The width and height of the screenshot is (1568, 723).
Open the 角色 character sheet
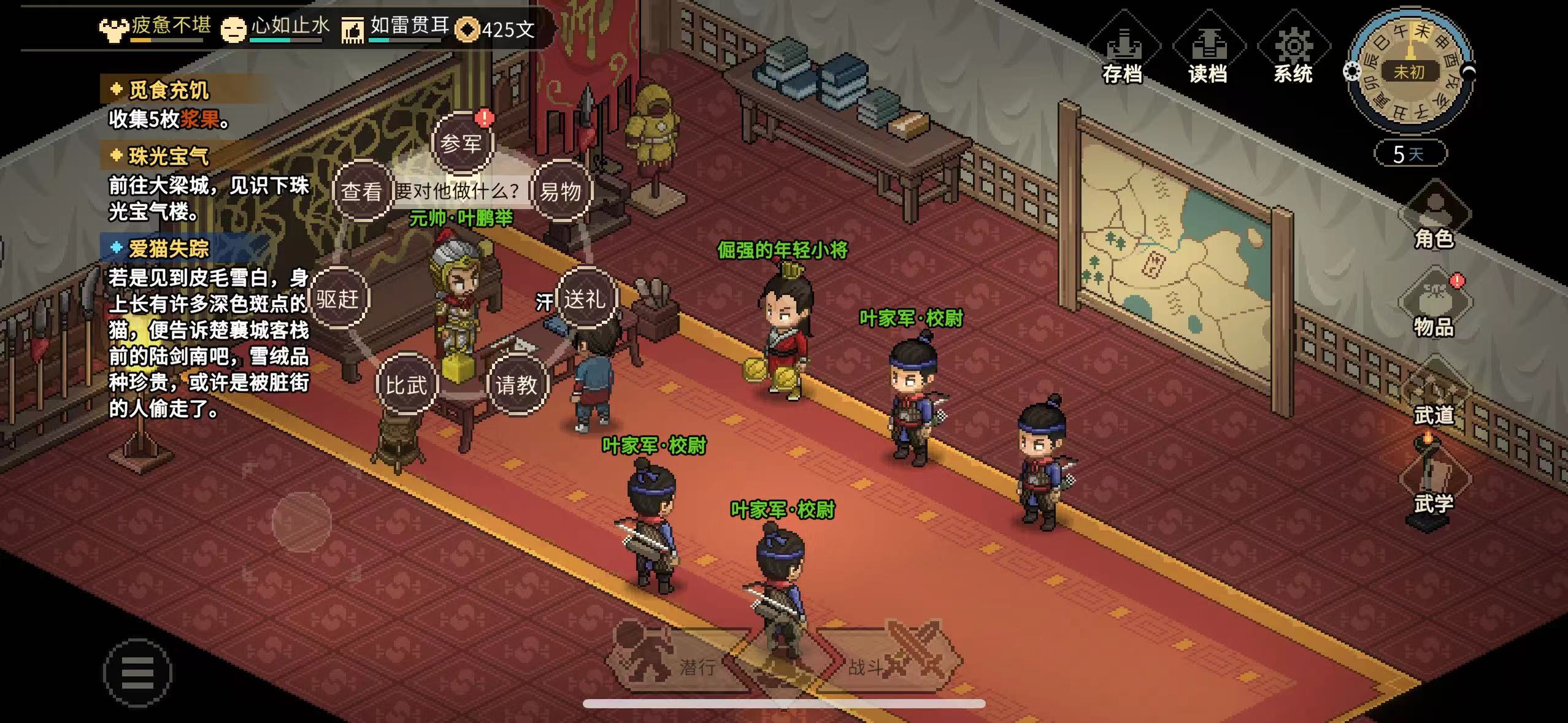click(x=1434, y=220)
